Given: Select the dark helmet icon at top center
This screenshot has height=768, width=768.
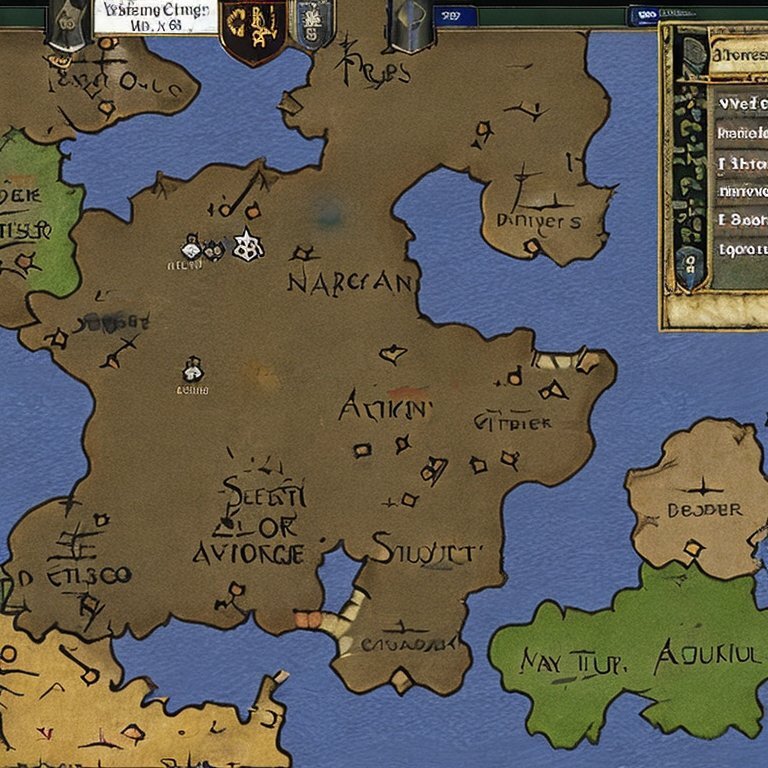Looking at the screenshot, I should [x=411, y=25].
